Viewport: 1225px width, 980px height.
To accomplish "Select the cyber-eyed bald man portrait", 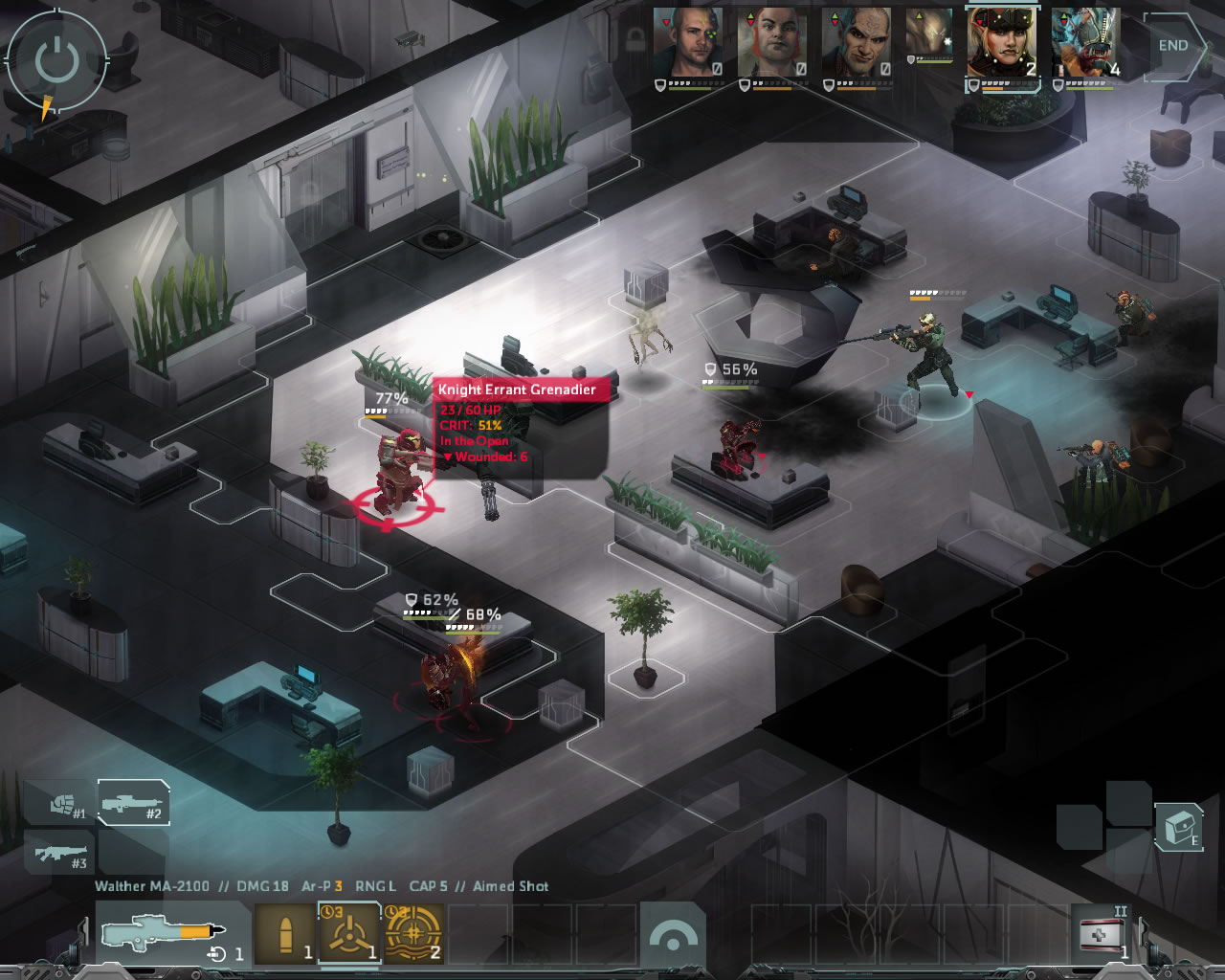I will [x=687, y=42].
